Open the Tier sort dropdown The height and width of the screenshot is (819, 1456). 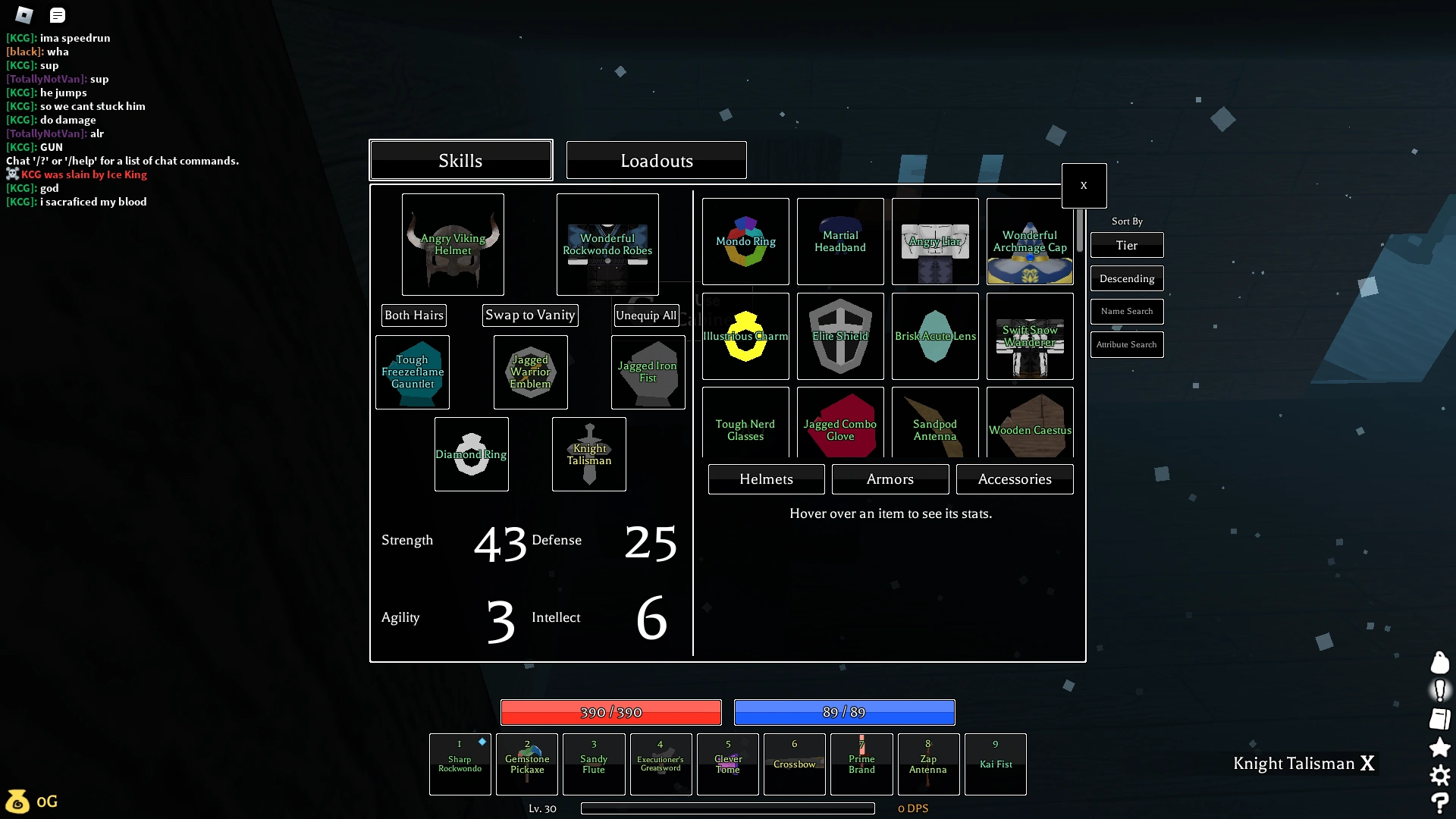coord(1126,245)
